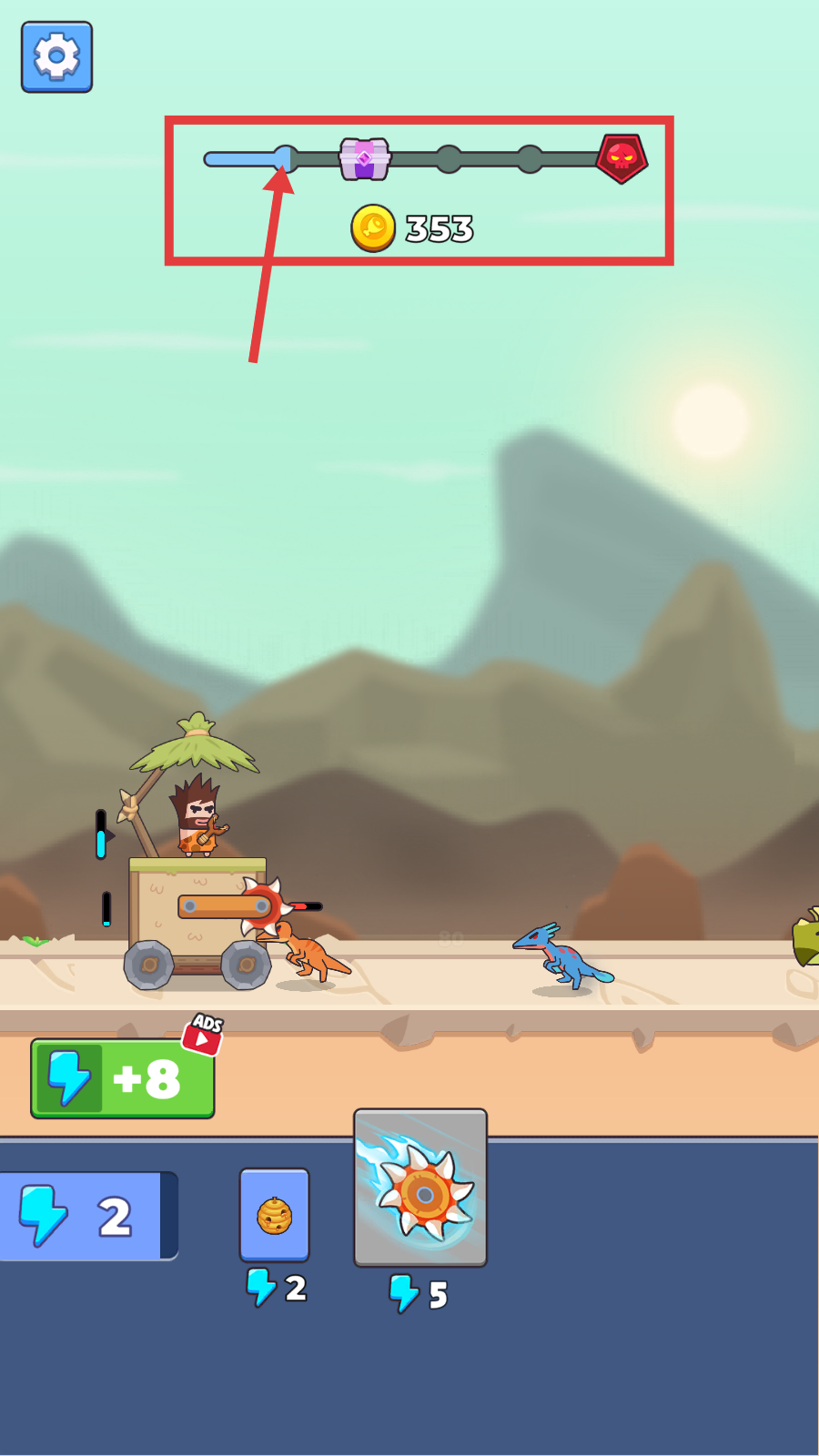Open the settings gear menu
Viewport: 819px width, 1456px height.
tap(56, 57)
